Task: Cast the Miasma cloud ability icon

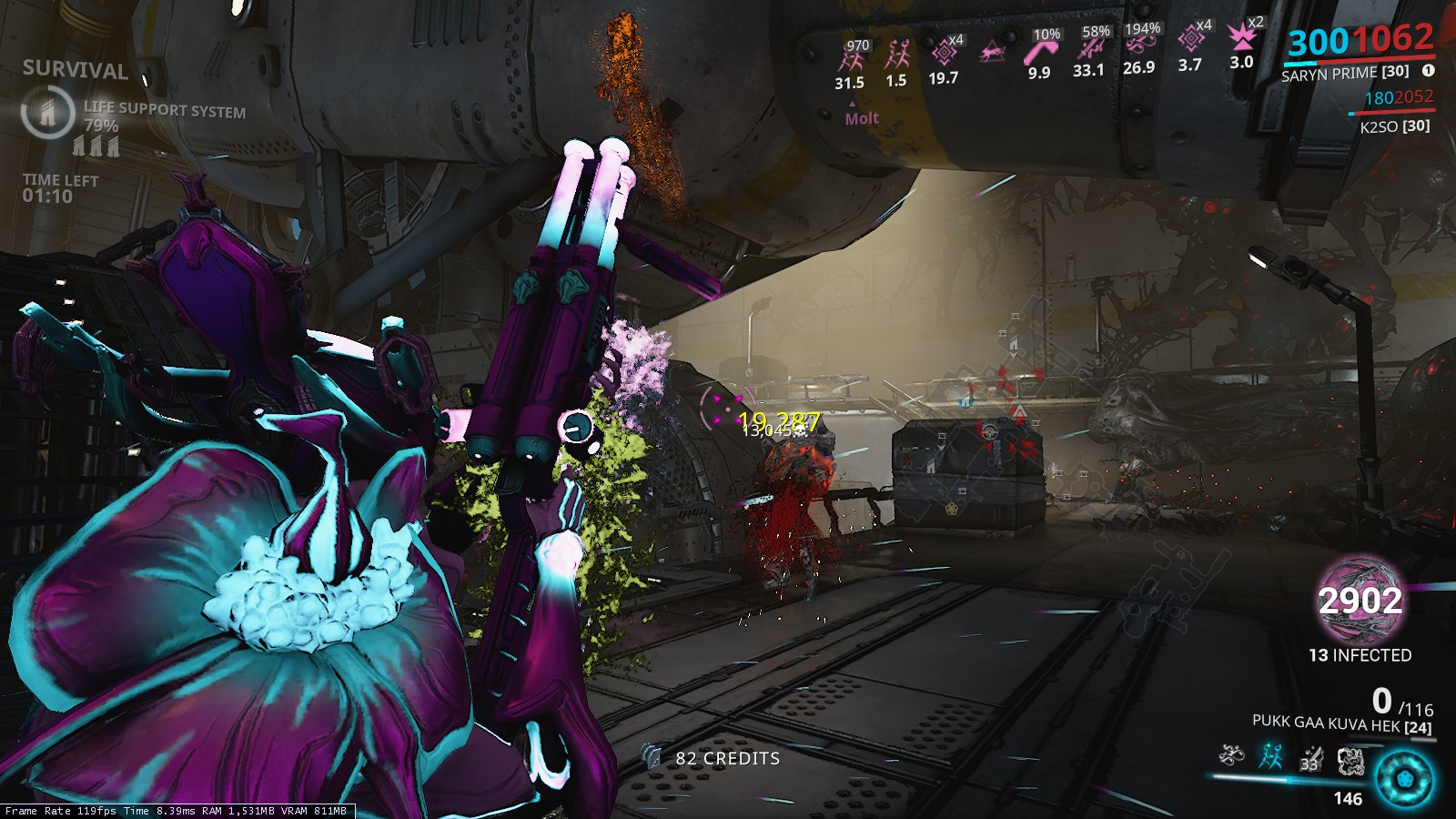Action: 1350,759
